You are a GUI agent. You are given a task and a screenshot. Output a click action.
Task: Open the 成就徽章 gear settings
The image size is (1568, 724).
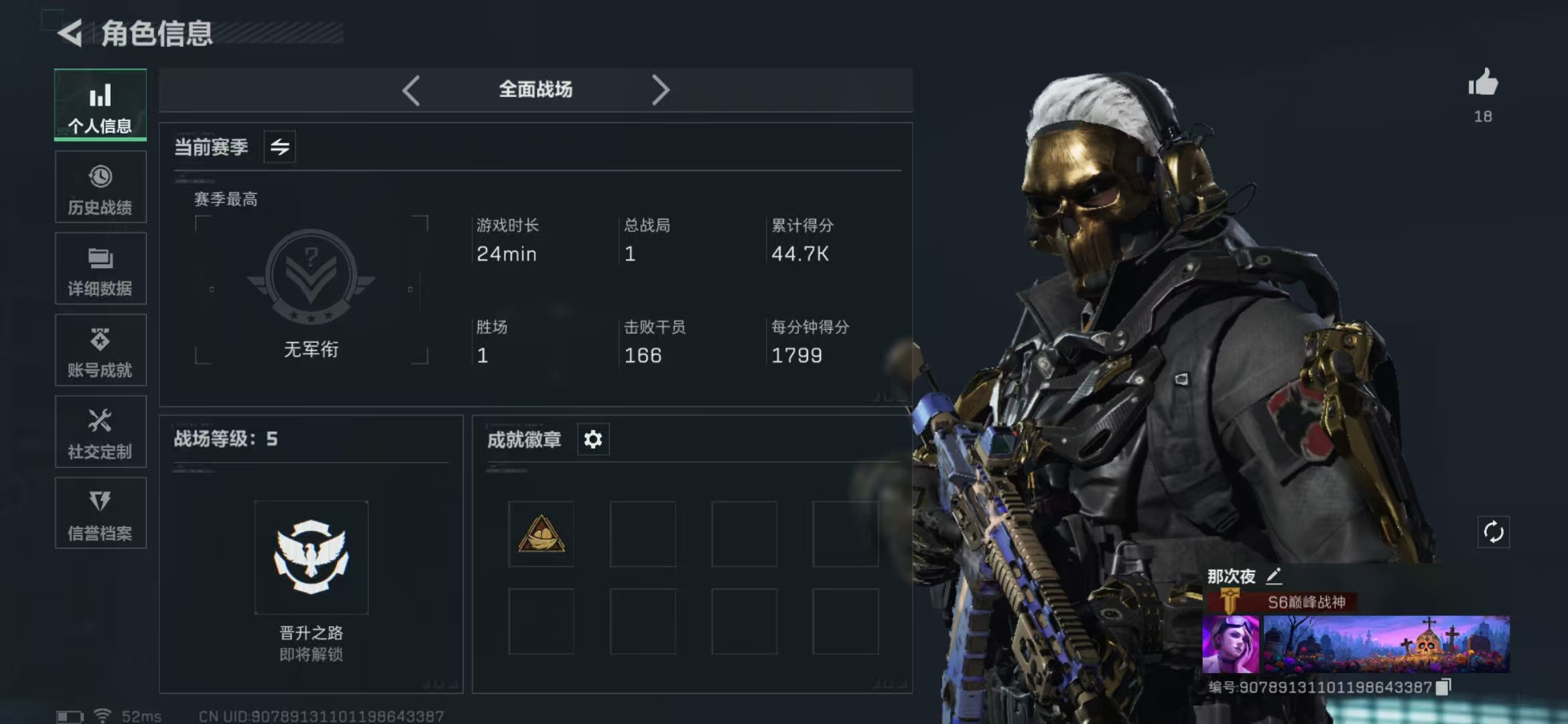593,440
